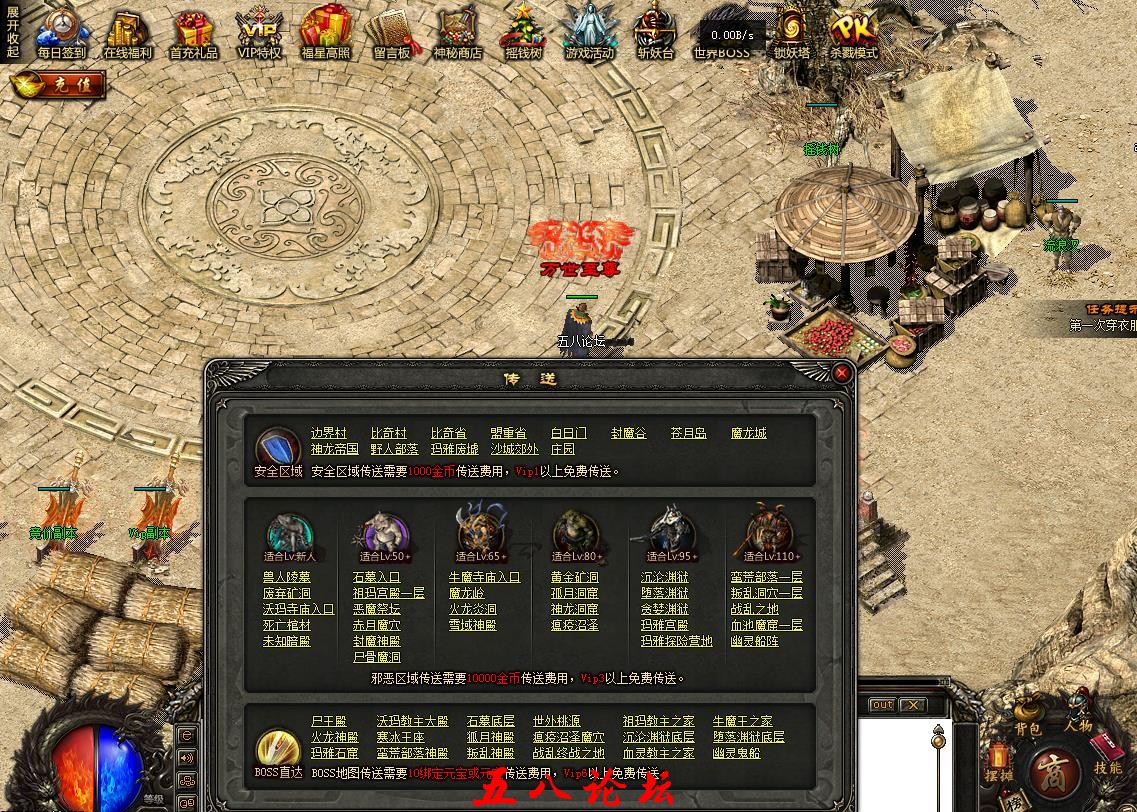Go to 黄金矿洞 Lv.80 area

574,577
